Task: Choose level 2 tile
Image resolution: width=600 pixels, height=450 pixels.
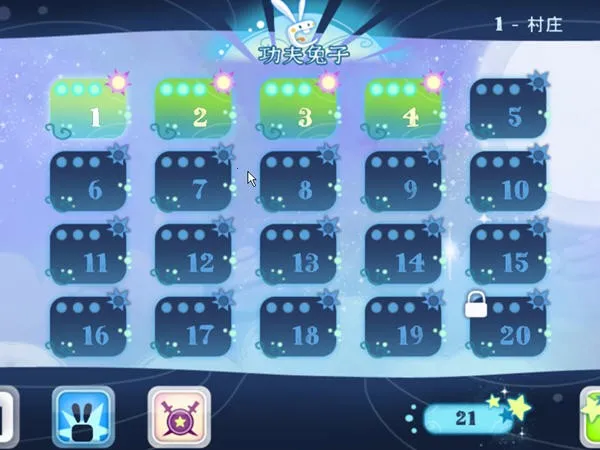Action: pos(194,110)
